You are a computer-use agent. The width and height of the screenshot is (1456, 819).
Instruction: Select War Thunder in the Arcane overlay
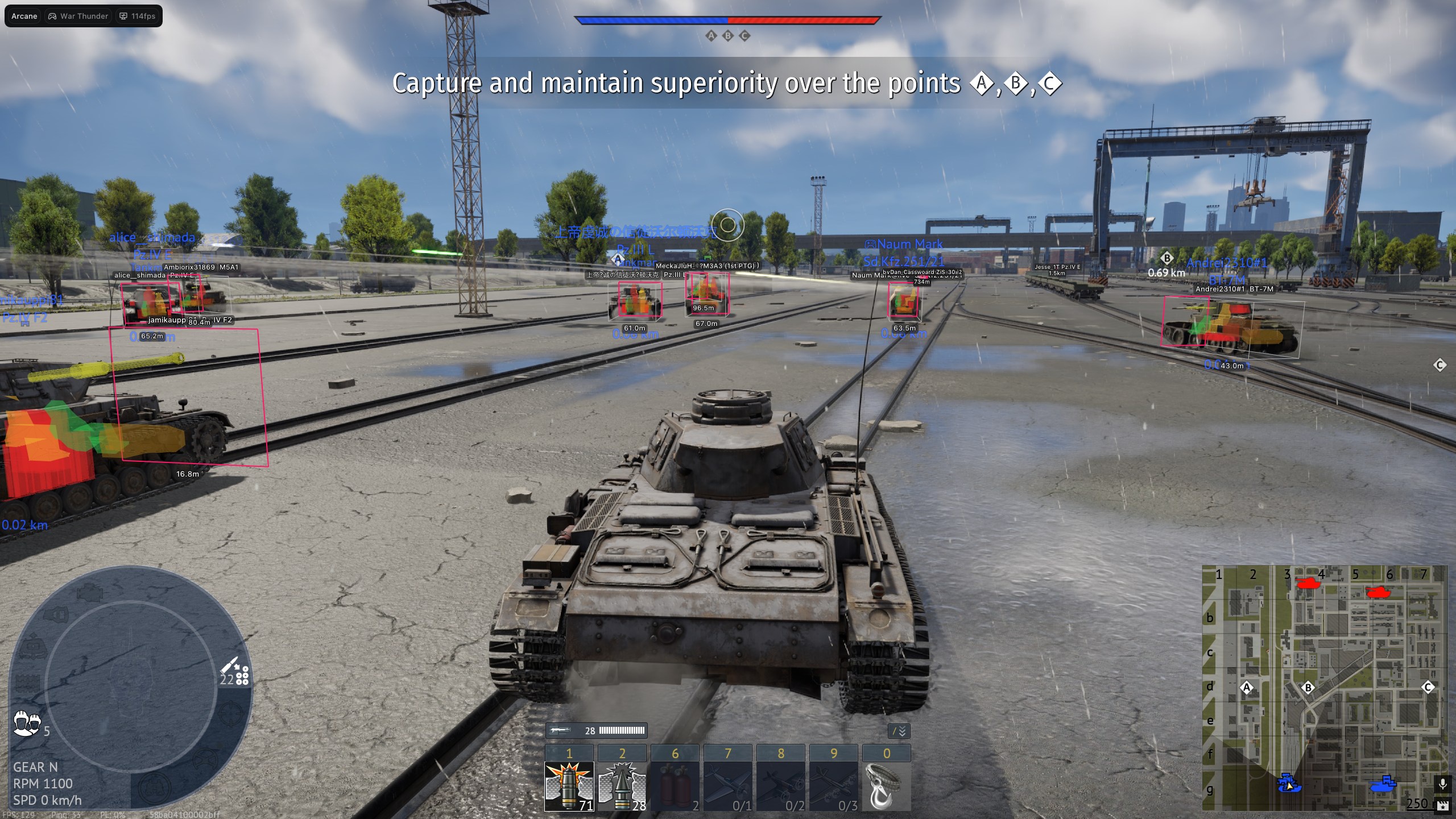(x=78, y=16)
